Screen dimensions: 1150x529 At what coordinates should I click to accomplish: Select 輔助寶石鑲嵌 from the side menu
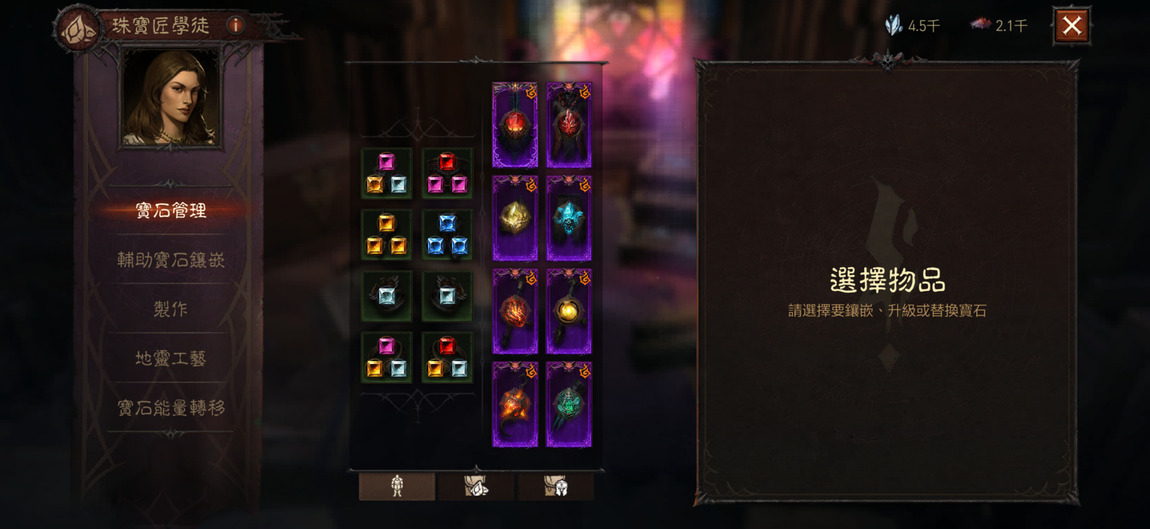tap(171, 260)
